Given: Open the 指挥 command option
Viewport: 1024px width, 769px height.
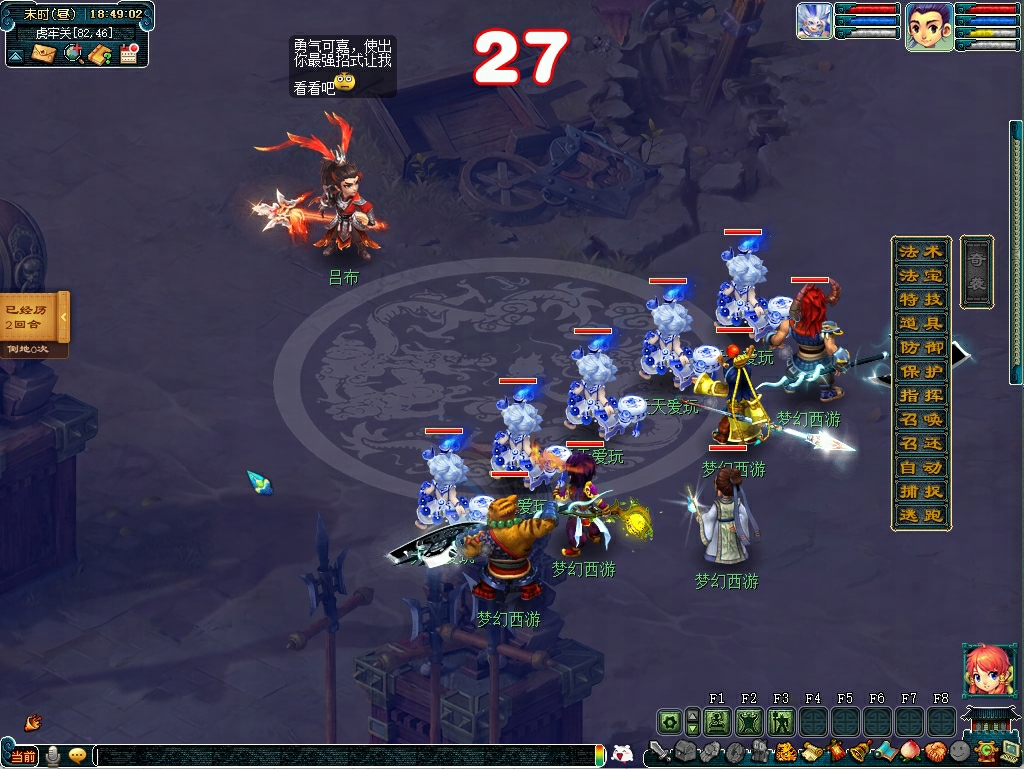Looking at the screenshot, I should point(920,395).
